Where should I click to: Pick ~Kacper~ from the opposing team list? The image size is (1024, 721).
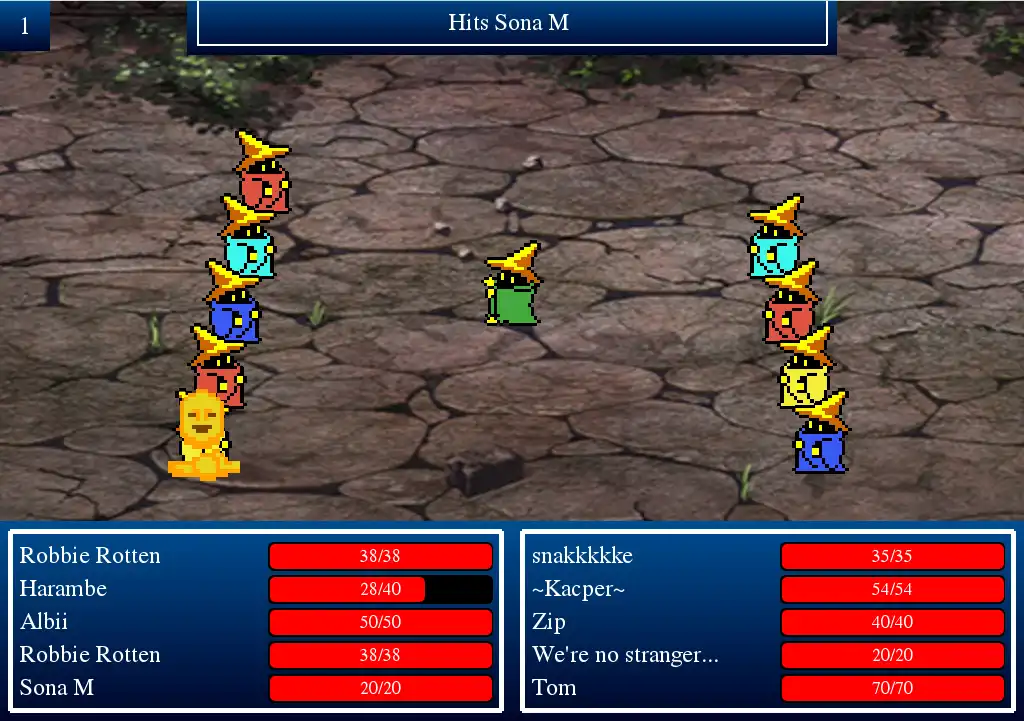(578, 589)
